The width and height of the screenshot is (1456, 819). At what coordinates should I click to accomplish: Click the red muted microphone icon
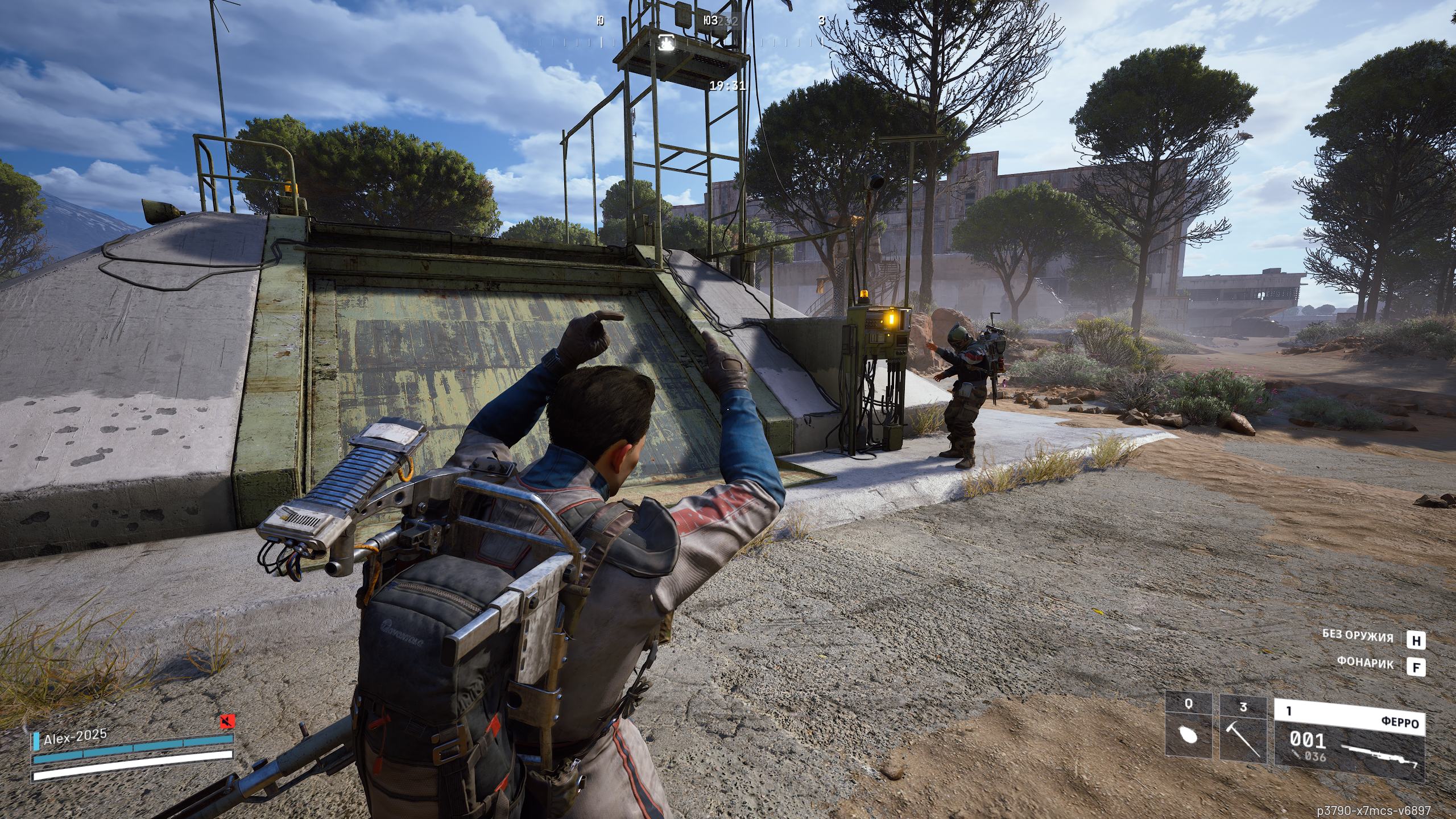tap(227, 722)
